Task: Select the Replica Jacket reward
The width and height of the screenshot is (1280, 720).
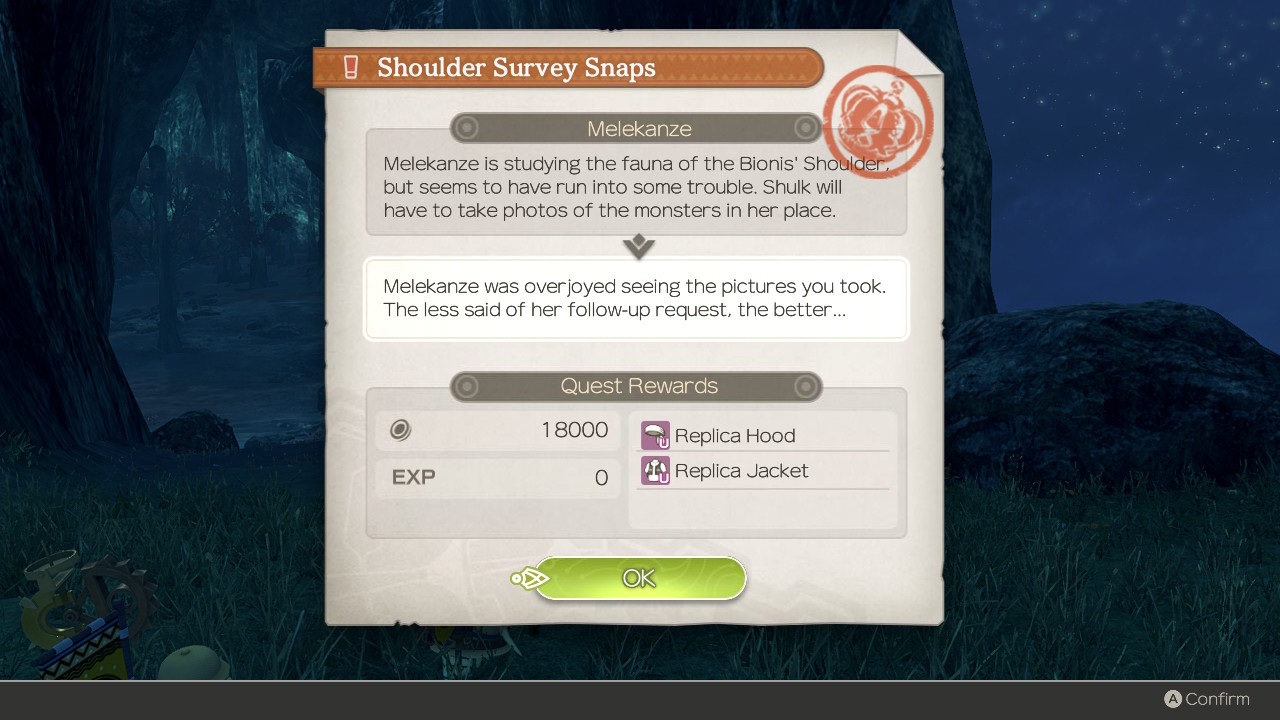Action: (740, 471)
